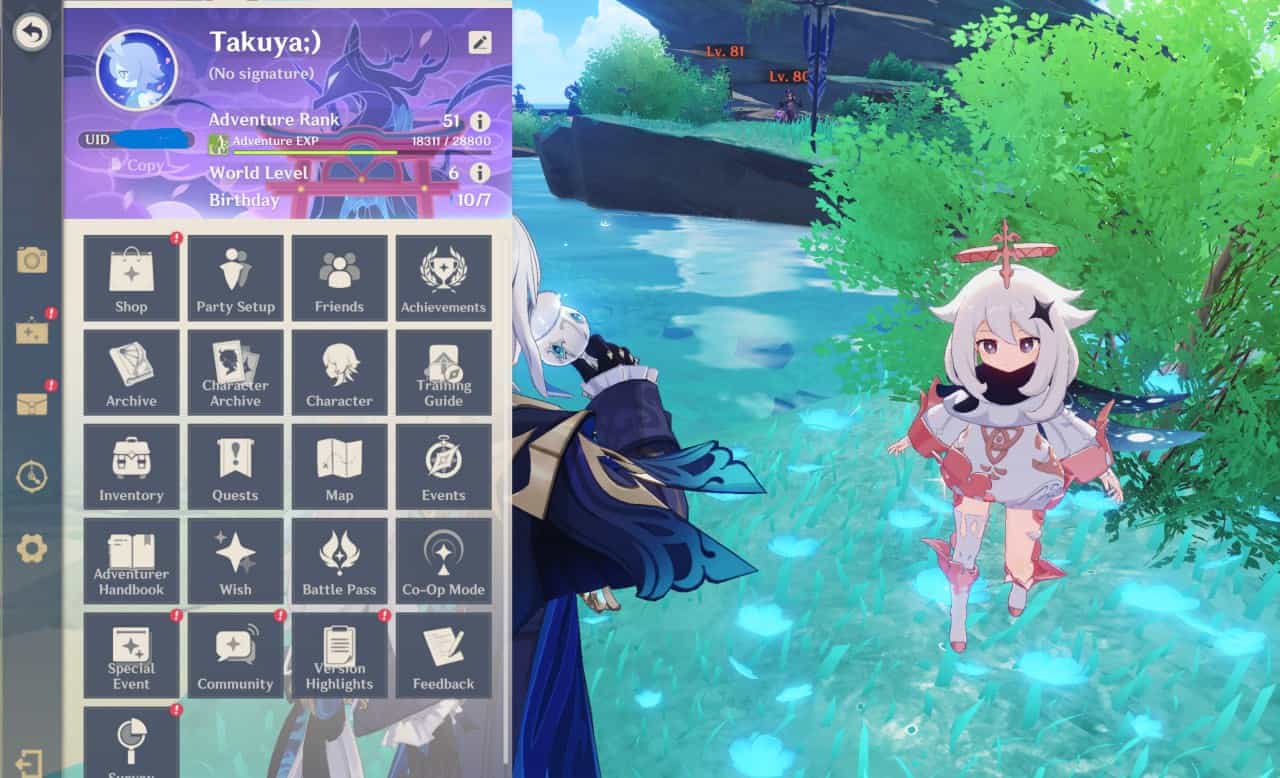1280x778 pixels.
Task: Open the Feedback menu
Action: pos(443,656)
